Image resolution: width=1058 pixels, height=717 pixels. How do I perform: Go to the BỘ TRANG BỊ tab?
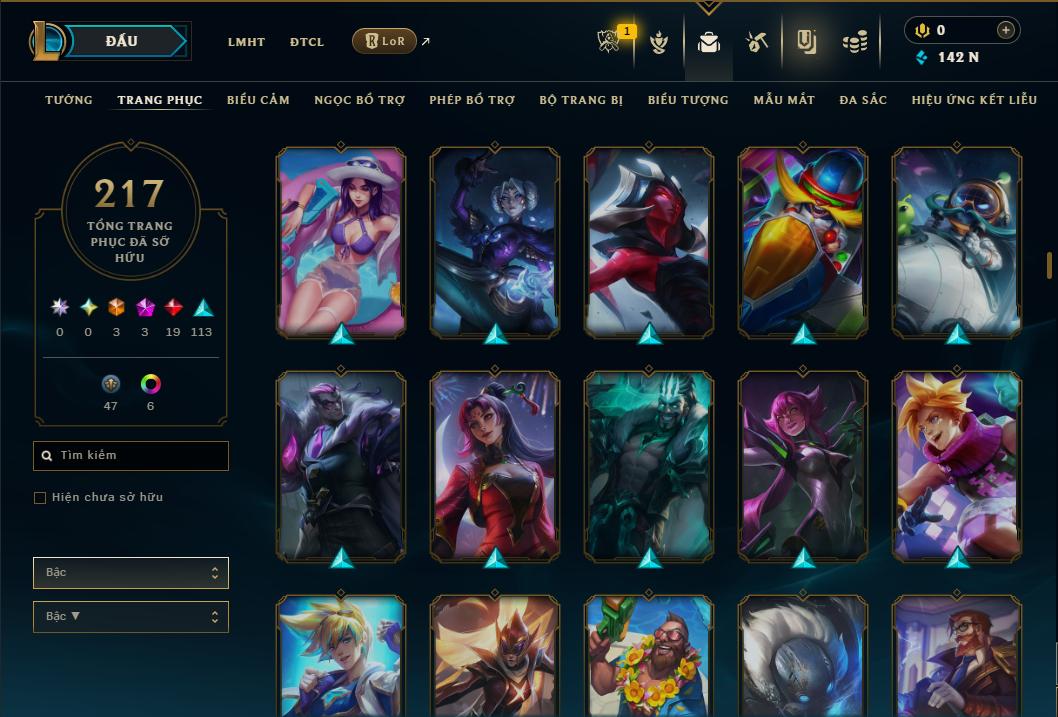[x=581, y=100]
